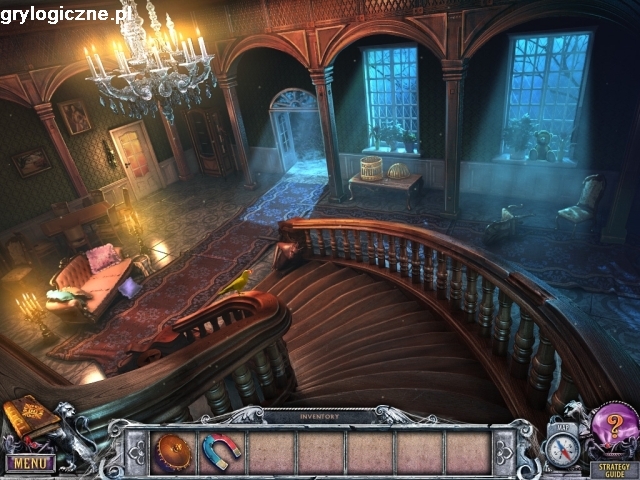Open the Strategy Guide
This screenshot has height=480, width=640.
point(610,467)
